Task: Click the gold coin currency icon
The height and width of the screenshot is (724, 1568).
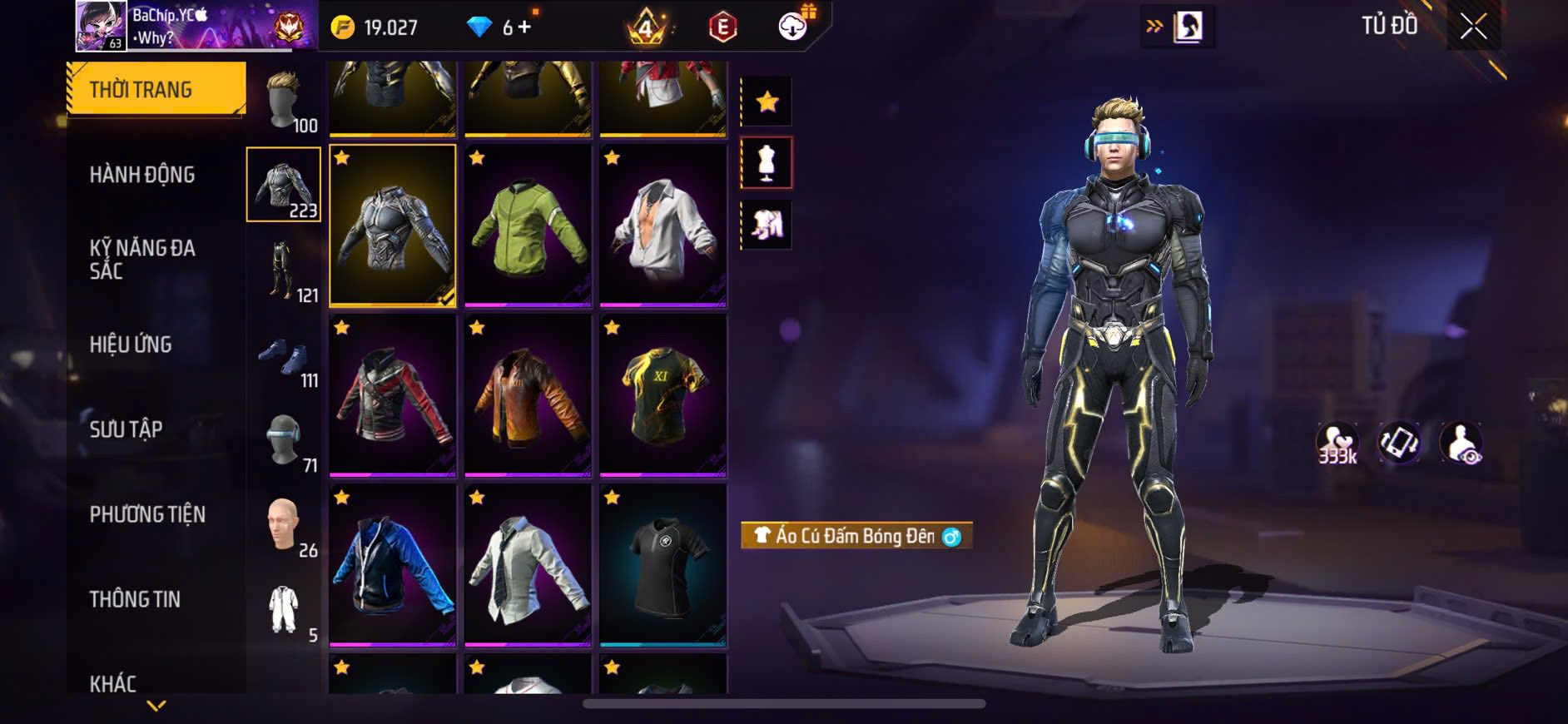Action: [342, 27]
